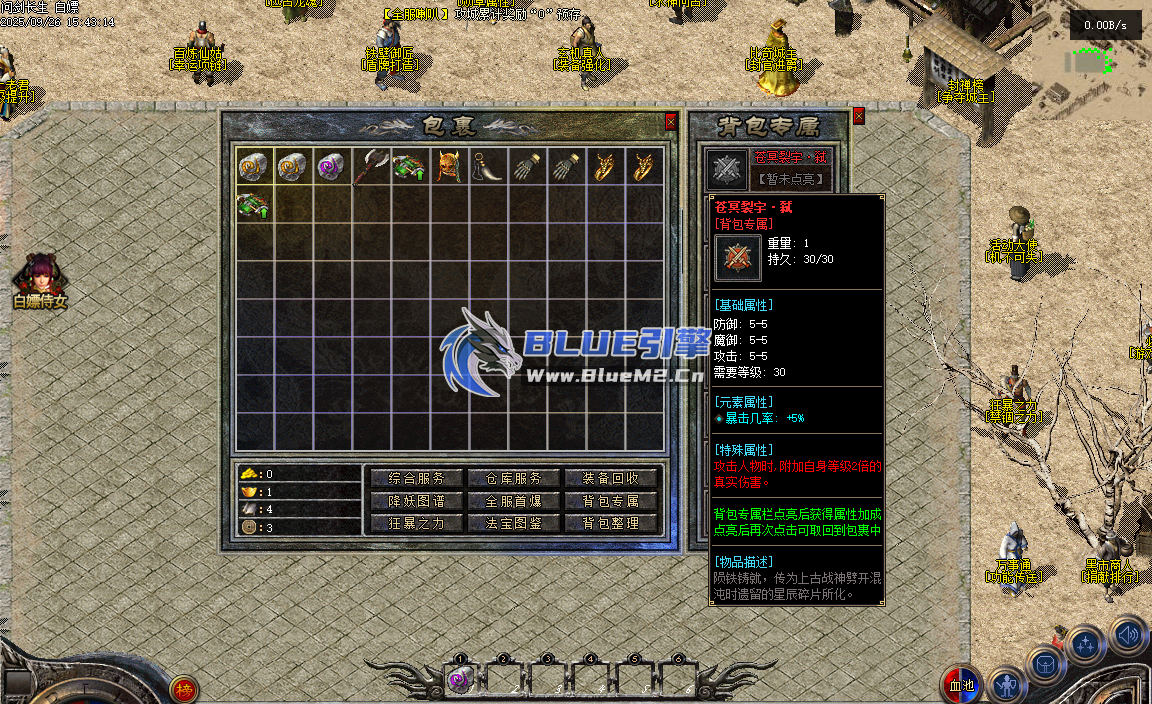Select the orange demon helmet item
1152x704 pixels.
pyautogui.click(x=450, y=167)
